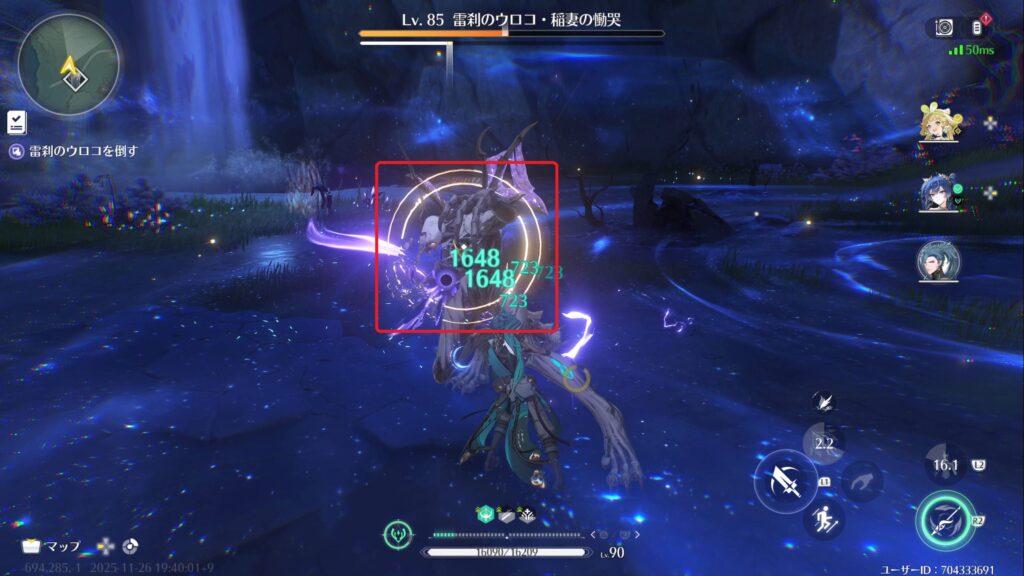Tap the circular green icon beside health bar

click(x=397, y=535)
